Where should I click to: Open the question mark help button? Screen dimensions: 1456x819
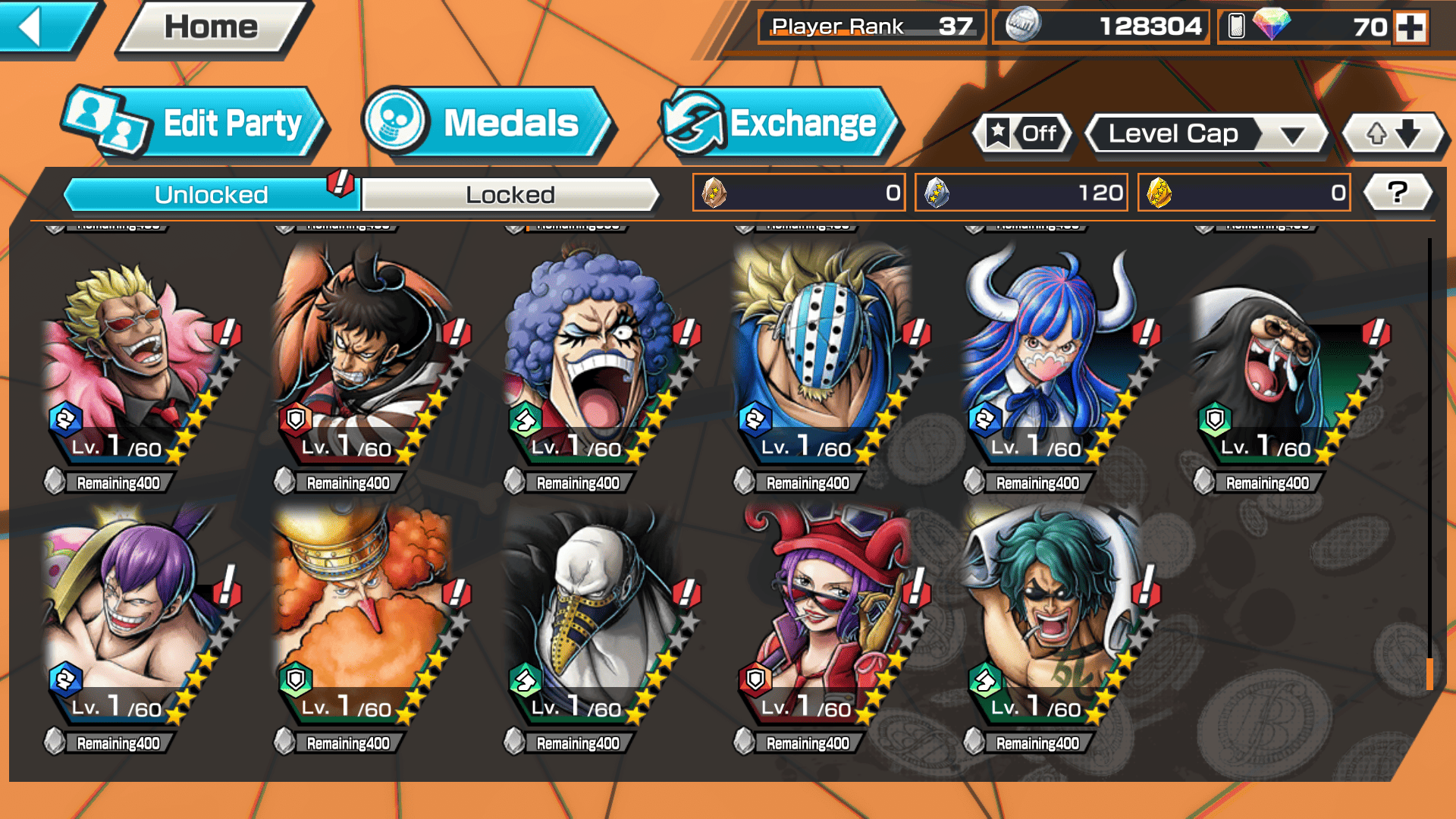[x=1398, y=193]
